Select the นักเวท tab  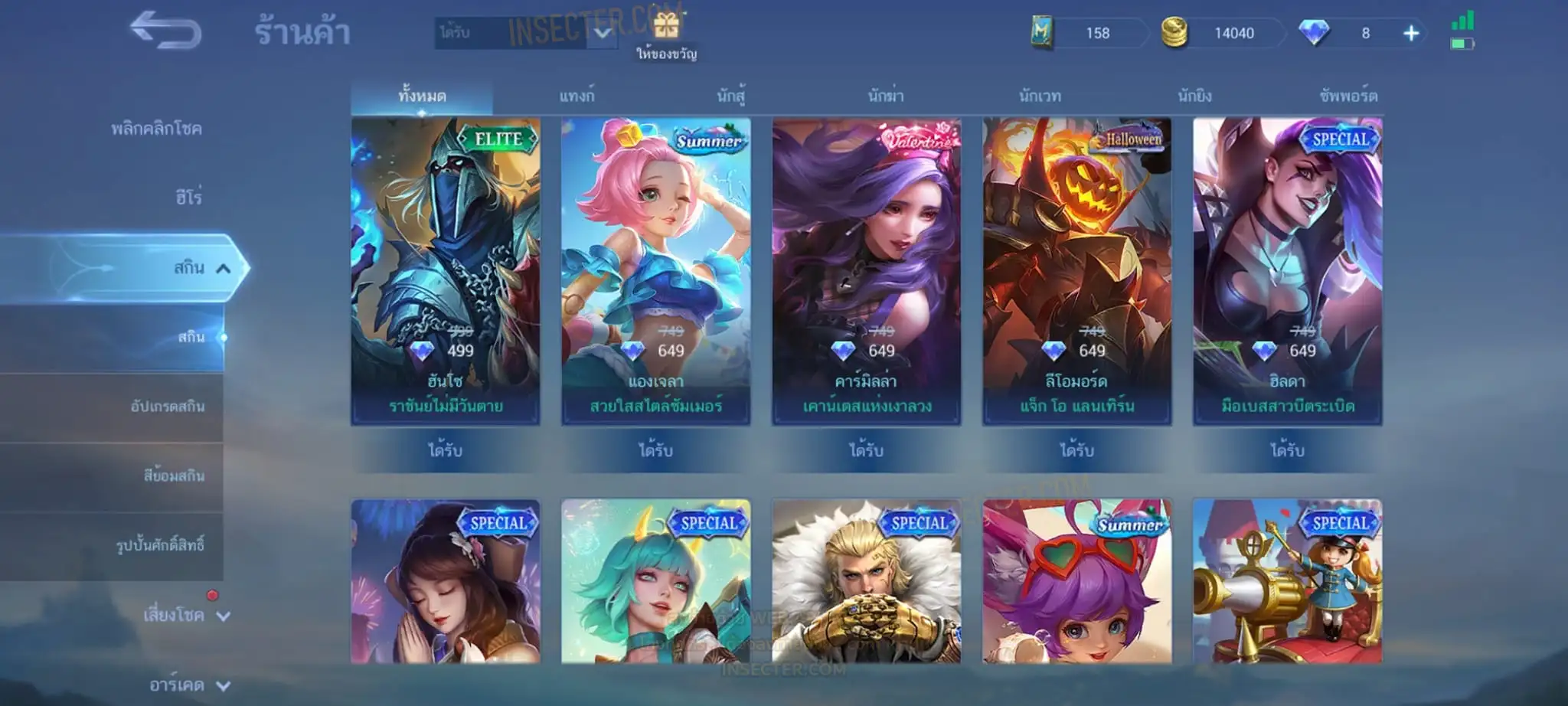pyautogui.click(x=1040, y=96)
